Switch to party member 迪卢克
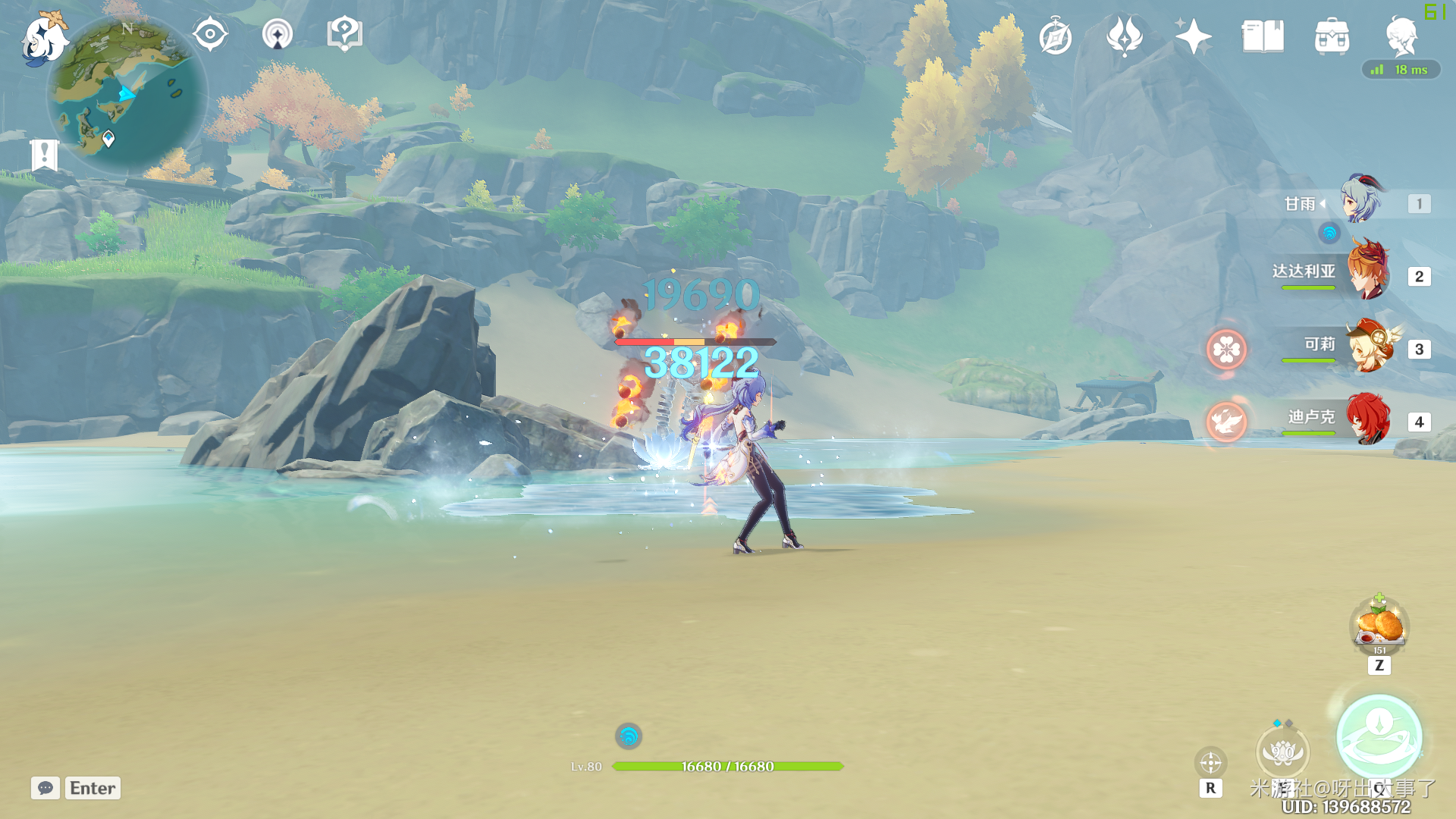 click(1367, 419)
